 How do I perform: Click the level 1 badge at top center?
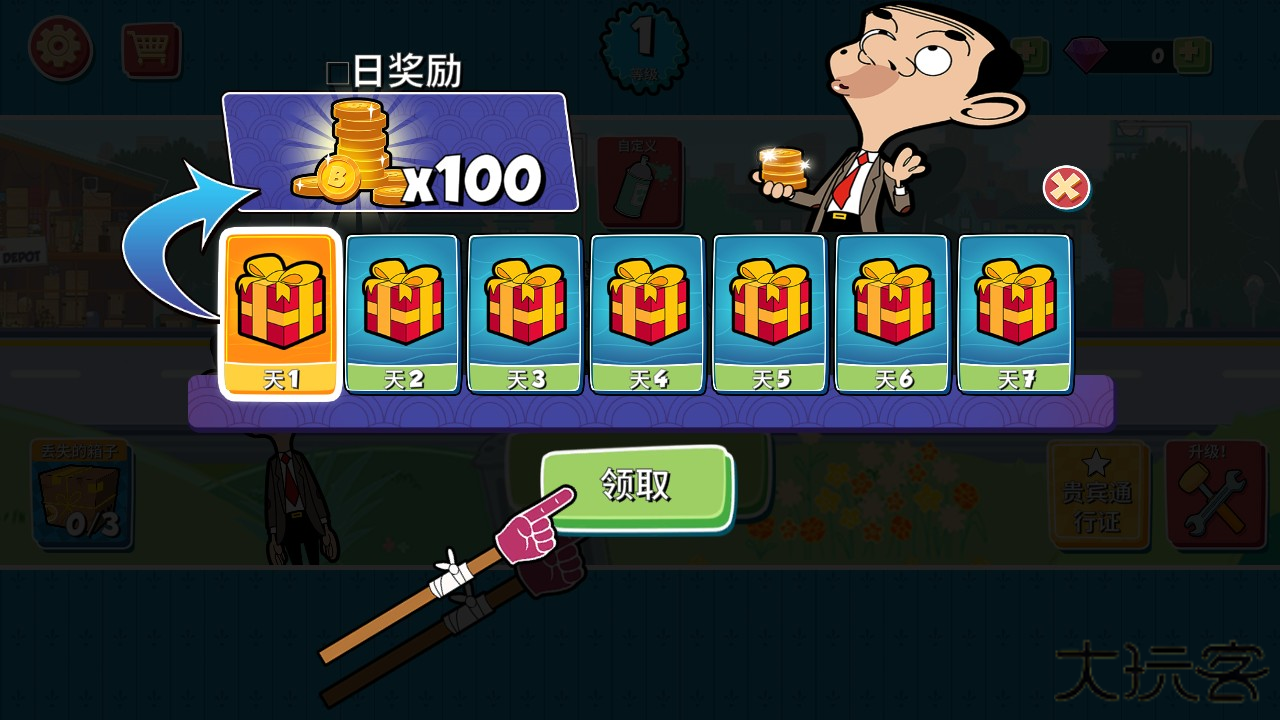[643, 45]
